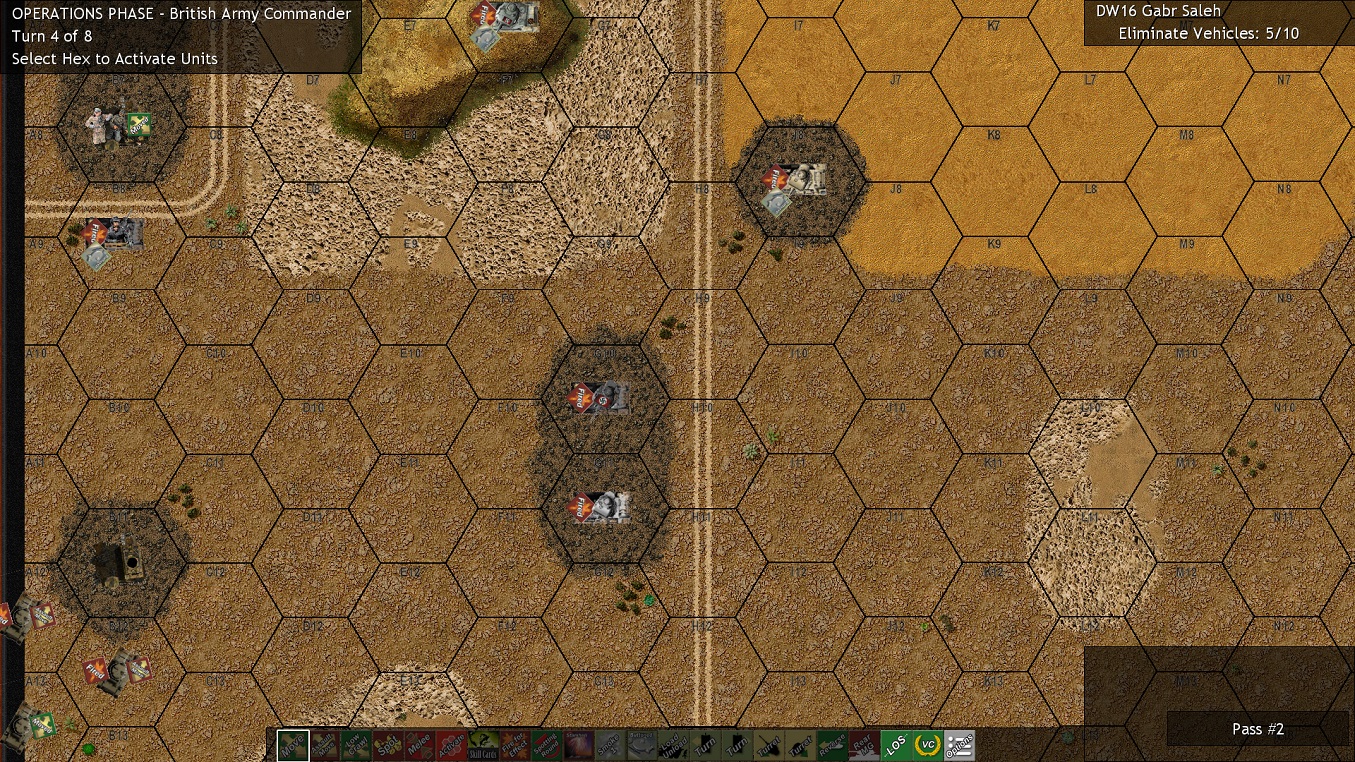
Task: Select the left Turn icon
Action: click(x=703, y=743)
